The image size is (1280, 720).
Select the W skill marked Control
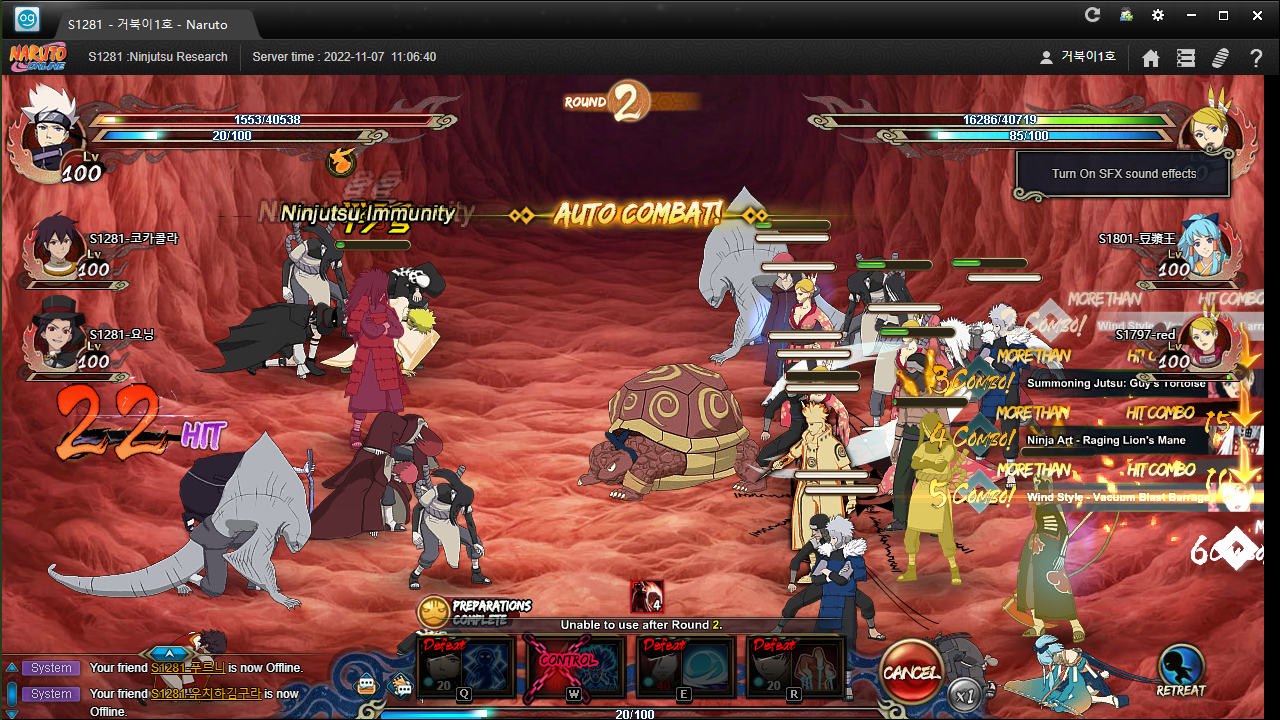pos(576,667)
